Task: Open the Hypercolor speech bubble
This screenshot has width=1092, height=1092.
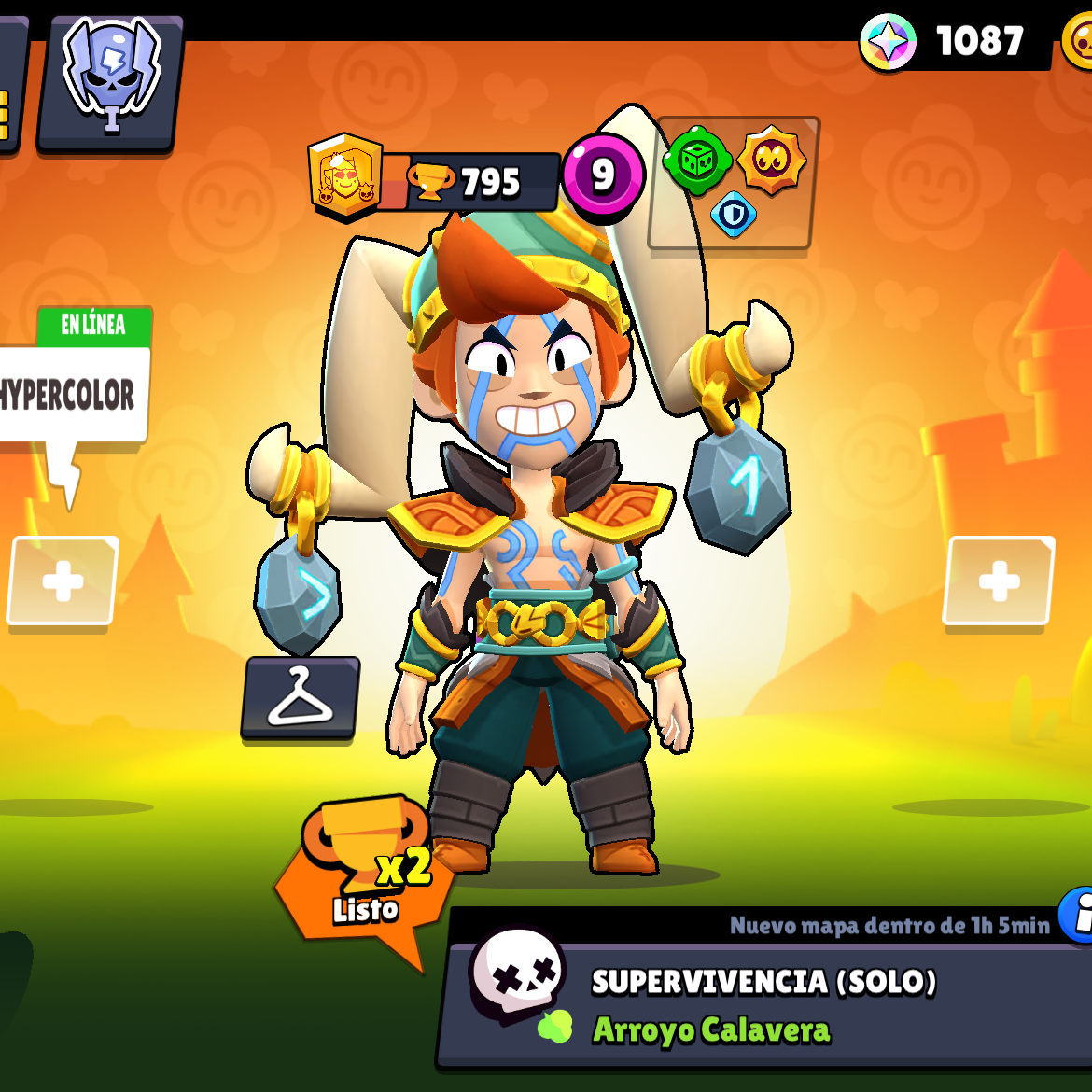Action: tap(71, 394)
